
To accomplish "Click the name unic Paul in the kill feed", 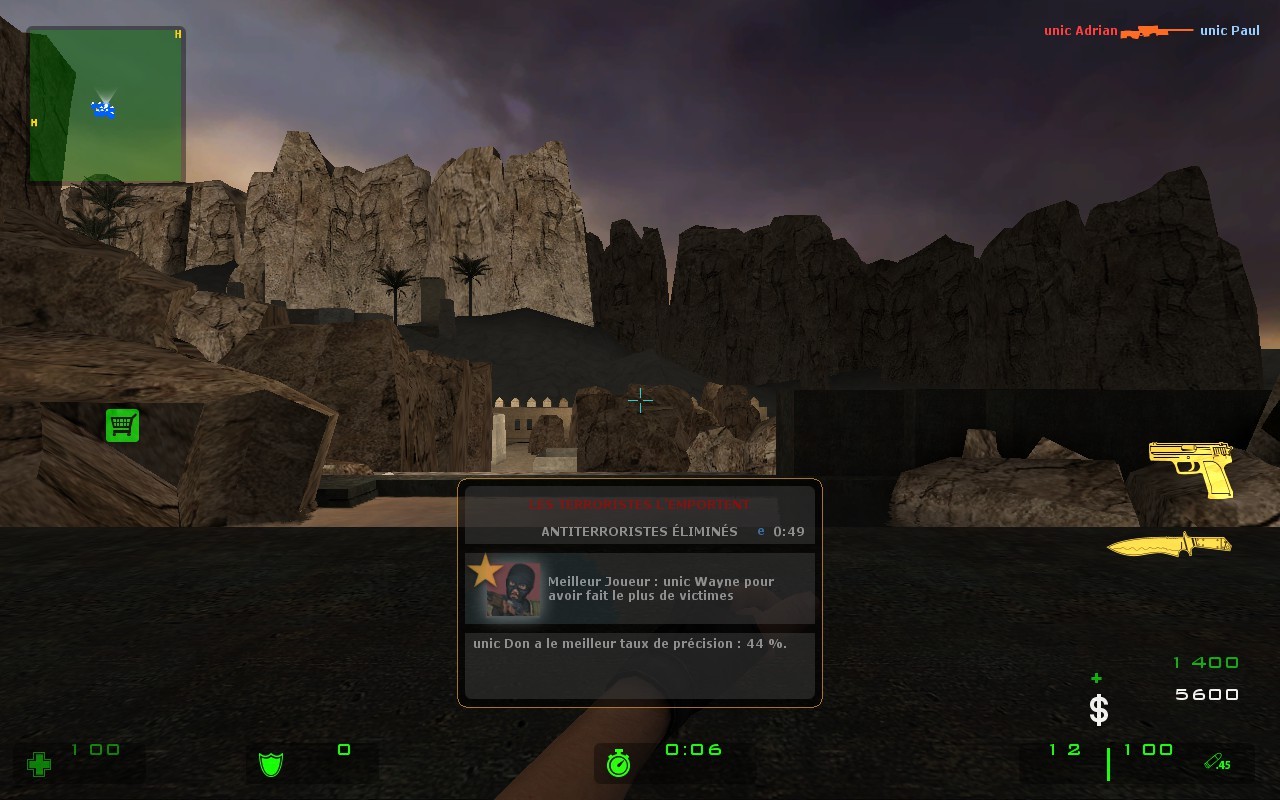I will pyautogui.click(x=1229, y=30).
